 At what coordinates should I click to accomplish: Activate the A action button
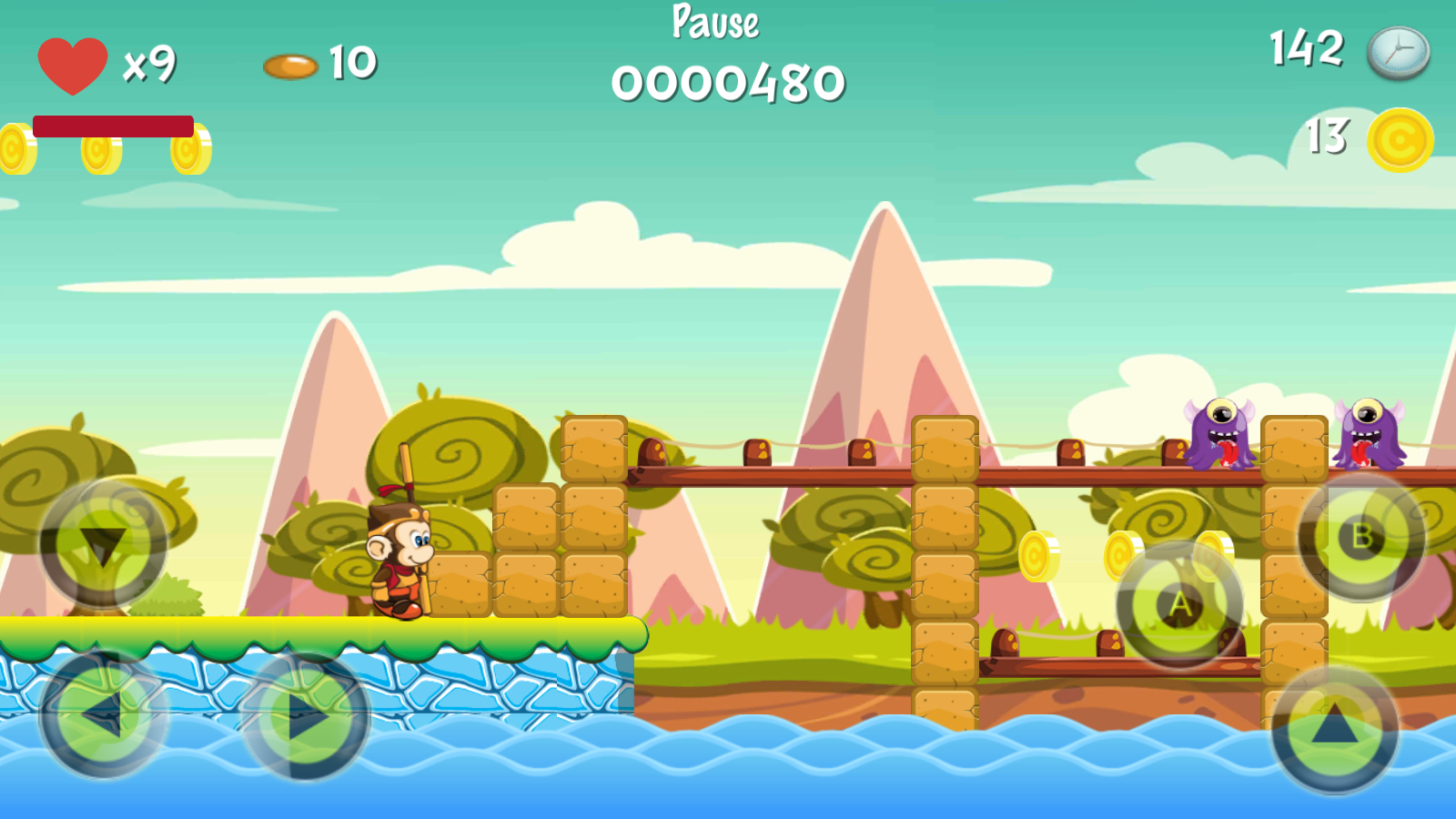1179,605
